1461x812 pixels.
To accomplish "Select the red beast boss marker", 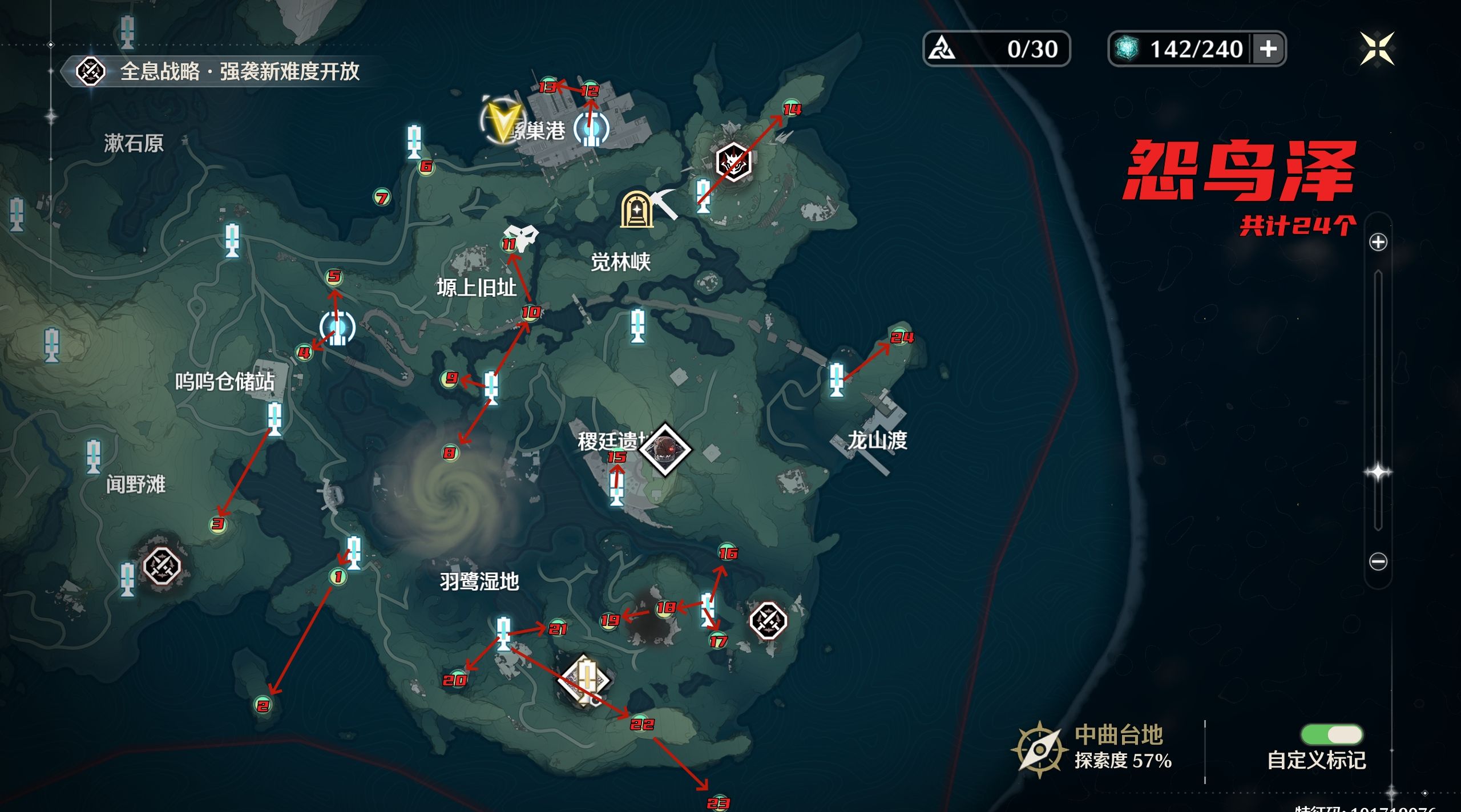I will tap(733, 162).
